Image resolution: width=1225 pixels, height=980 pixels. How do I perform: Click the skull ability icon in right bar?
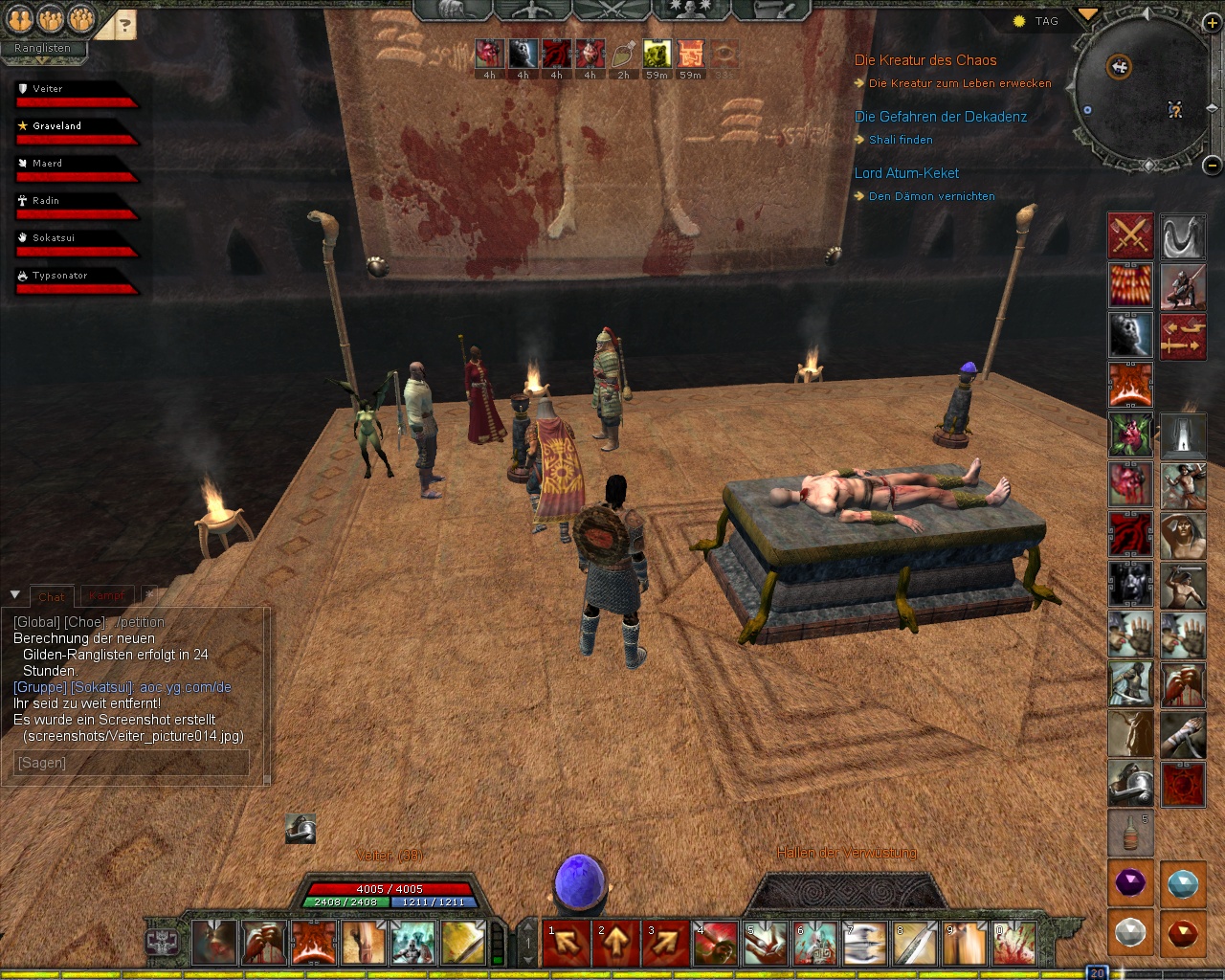pyautogui.click(x=1130, y=335)
